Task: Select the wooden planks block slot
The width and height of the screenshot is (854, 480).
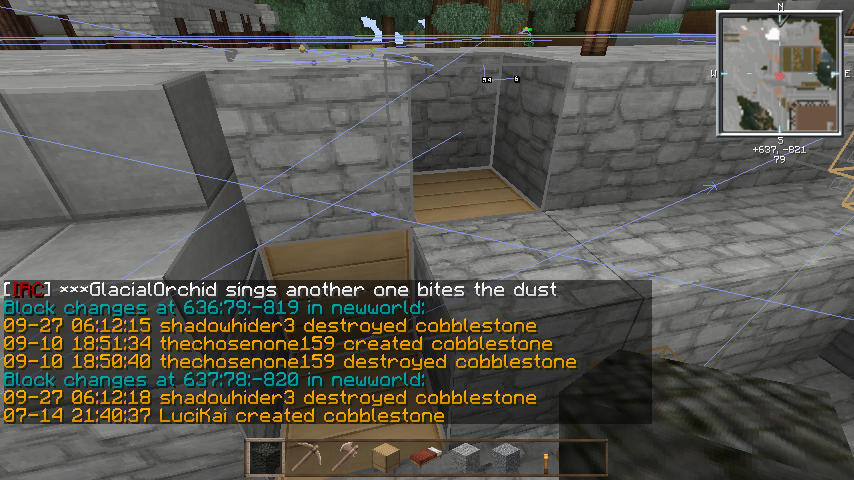Action: coord(385,458)
